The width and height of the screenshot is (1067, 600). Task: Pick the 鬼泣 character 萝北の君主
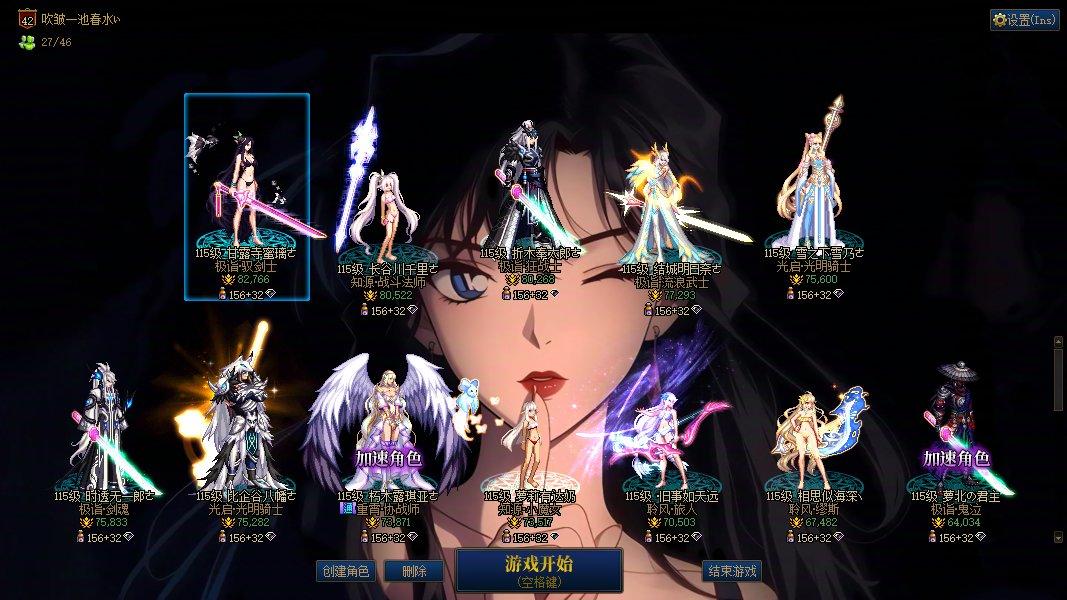pyautogui.click(x=955, y=430)
